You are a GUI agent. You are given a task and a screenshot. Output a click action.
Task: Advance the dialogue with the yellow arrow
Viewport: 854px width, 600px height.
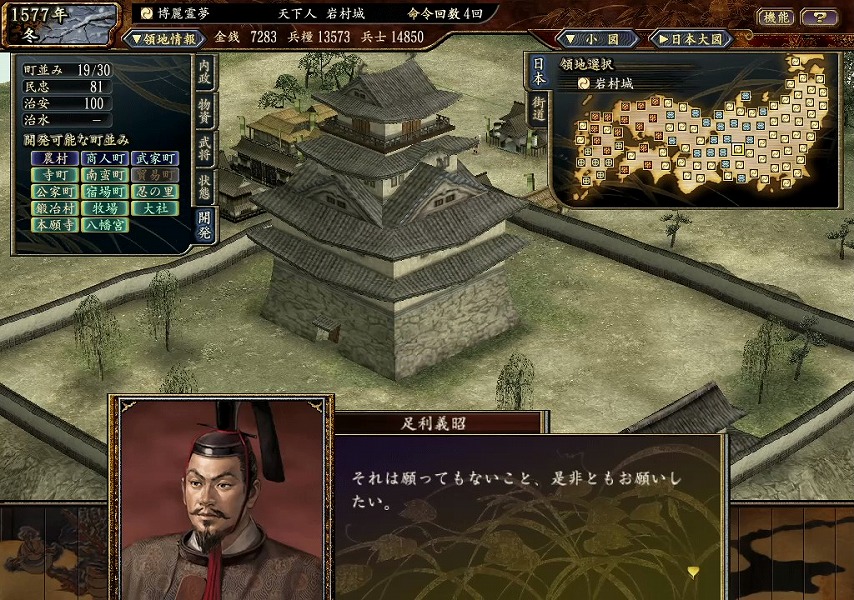pos(692,571)
